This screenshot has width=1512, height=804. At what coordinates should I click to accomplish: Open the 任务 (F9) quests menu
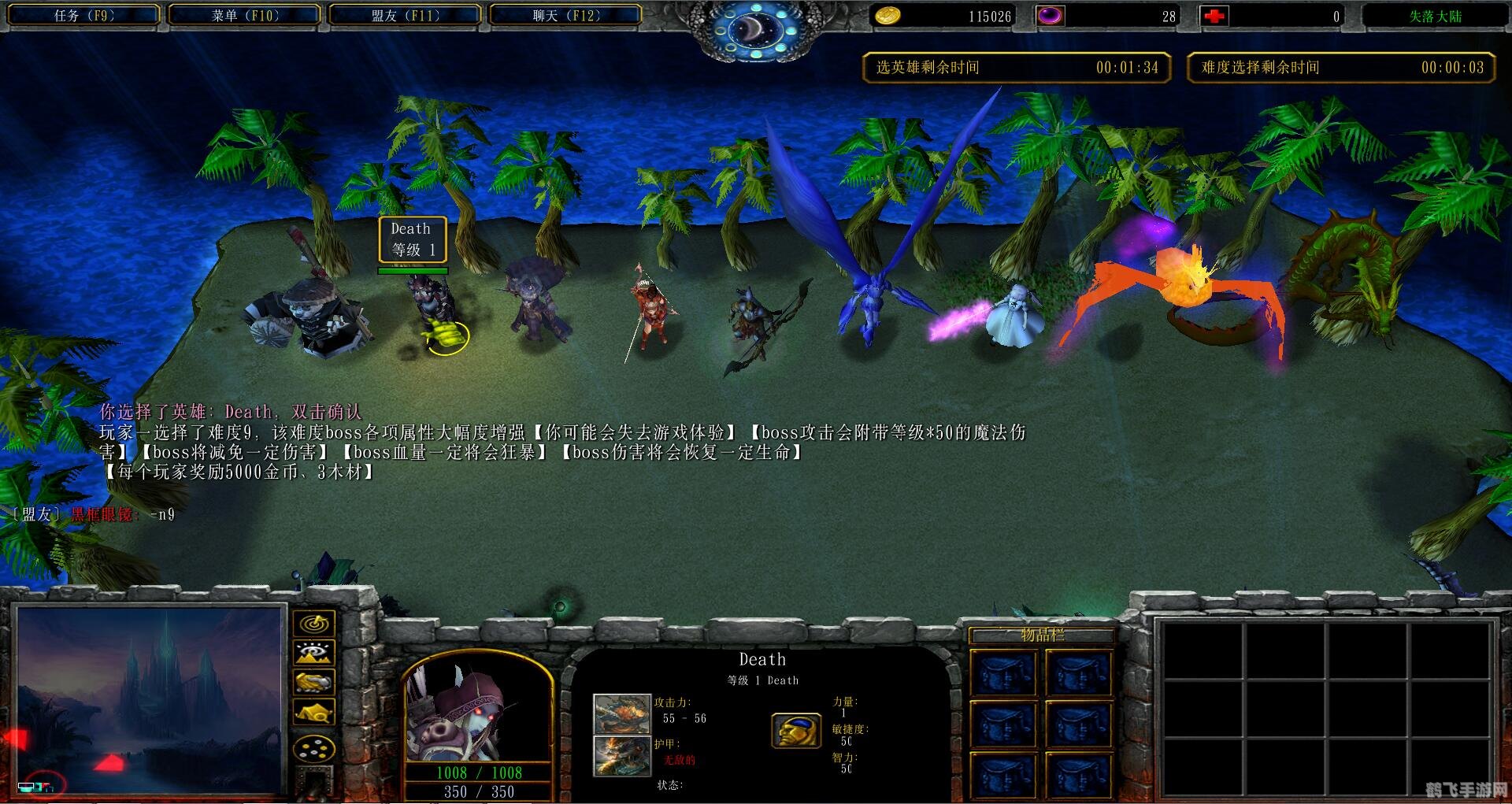click(84, 15)
